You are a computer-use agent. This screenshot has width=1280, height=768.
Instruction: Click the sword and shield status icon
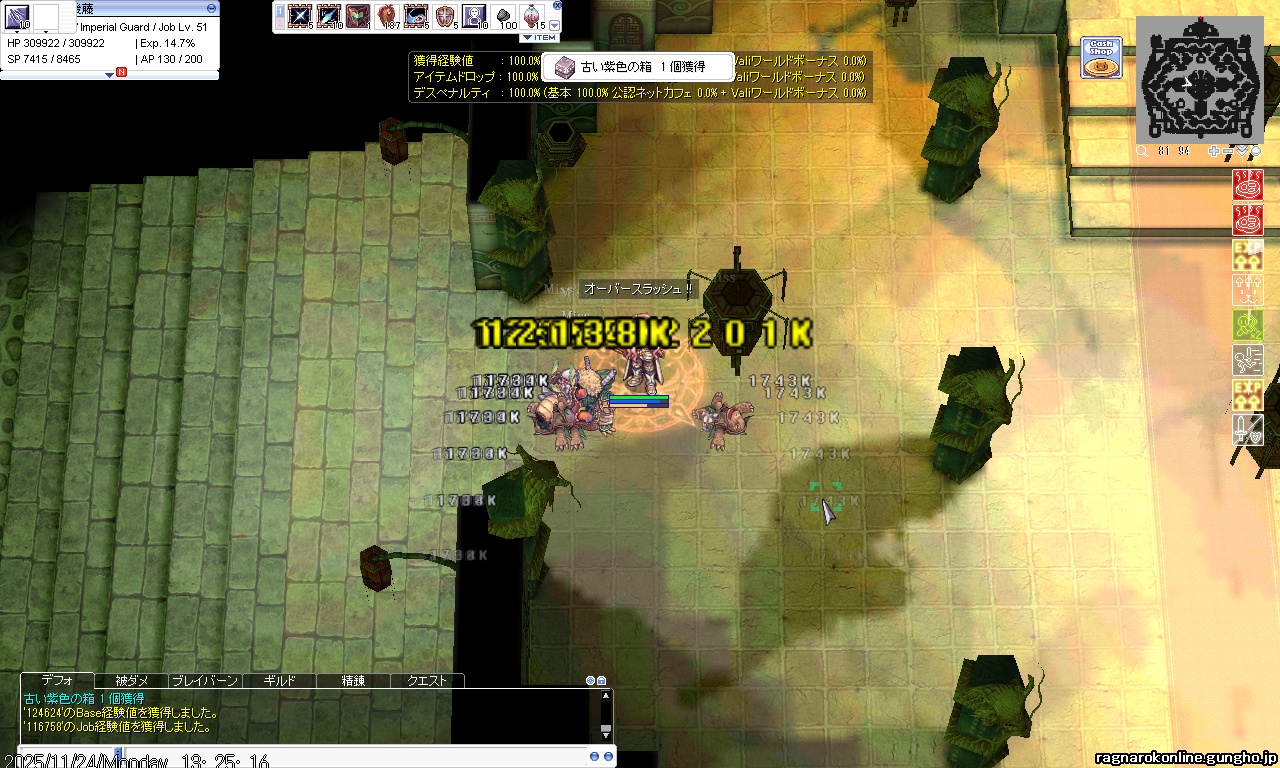pos(1248,430)
